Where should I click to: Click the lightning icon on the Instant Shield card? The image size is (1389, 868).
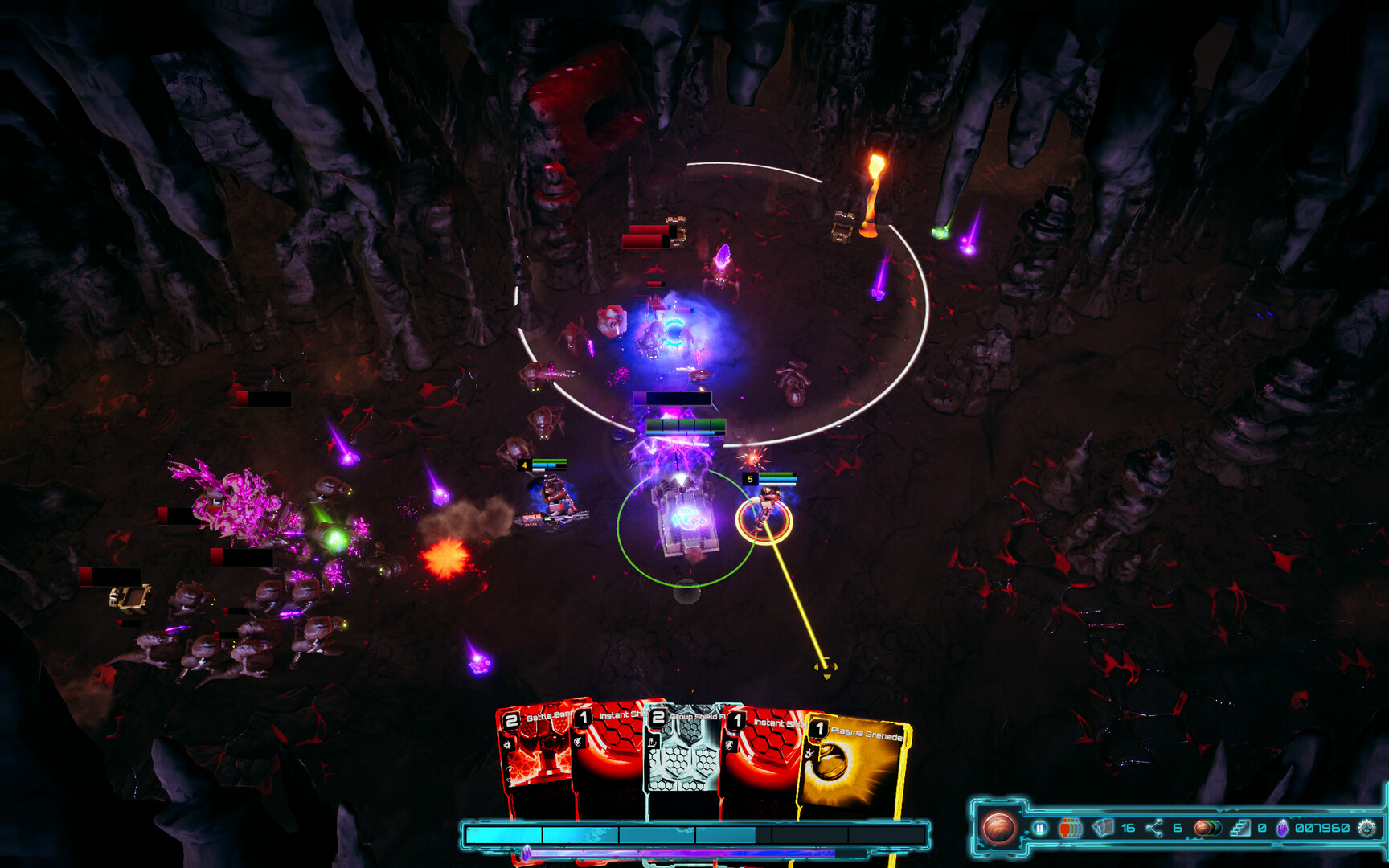577,742
